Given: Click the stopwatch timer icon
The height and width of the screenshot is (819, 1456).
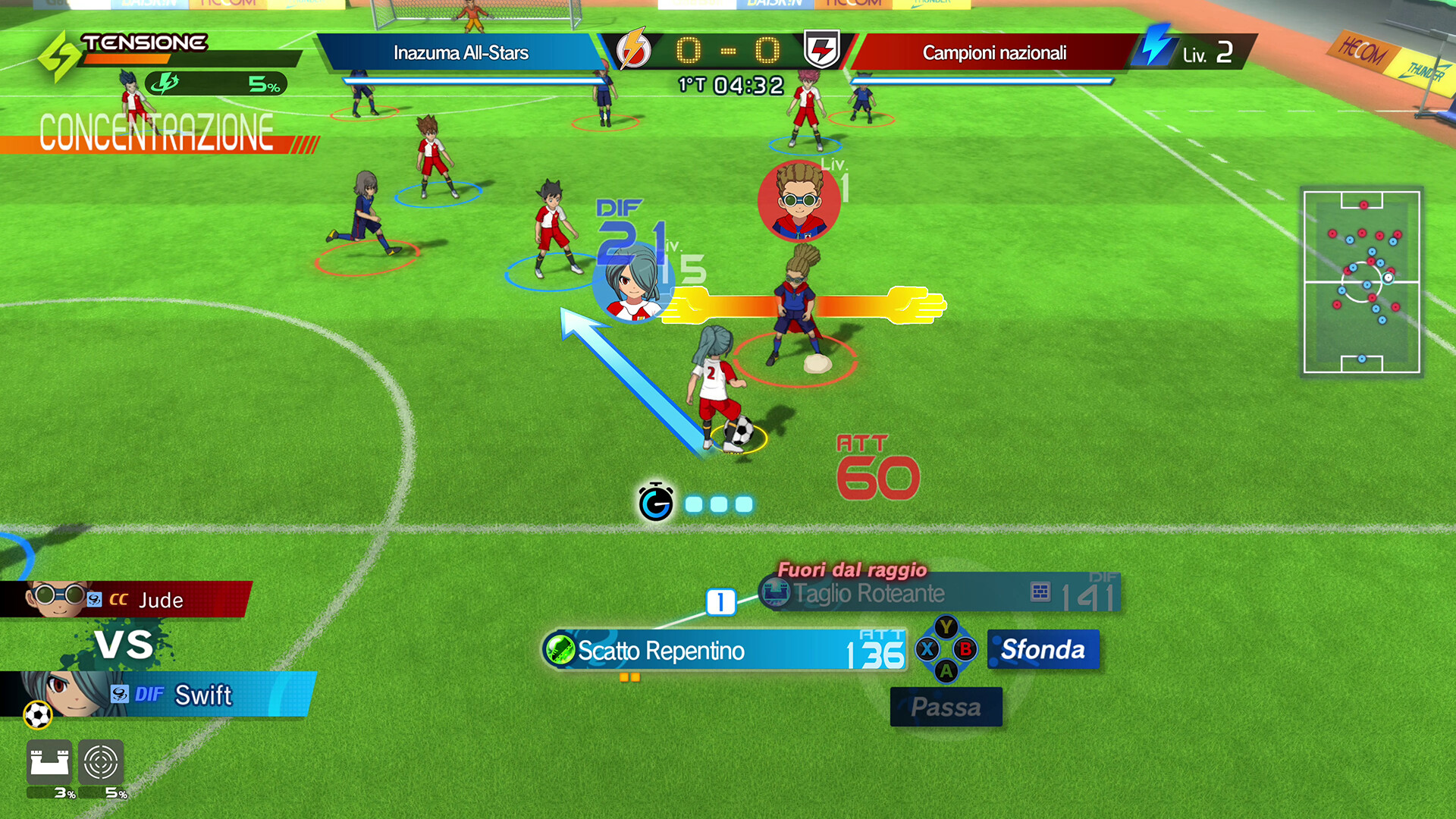Looking at the screenshot, I should (x=656, y=502).
